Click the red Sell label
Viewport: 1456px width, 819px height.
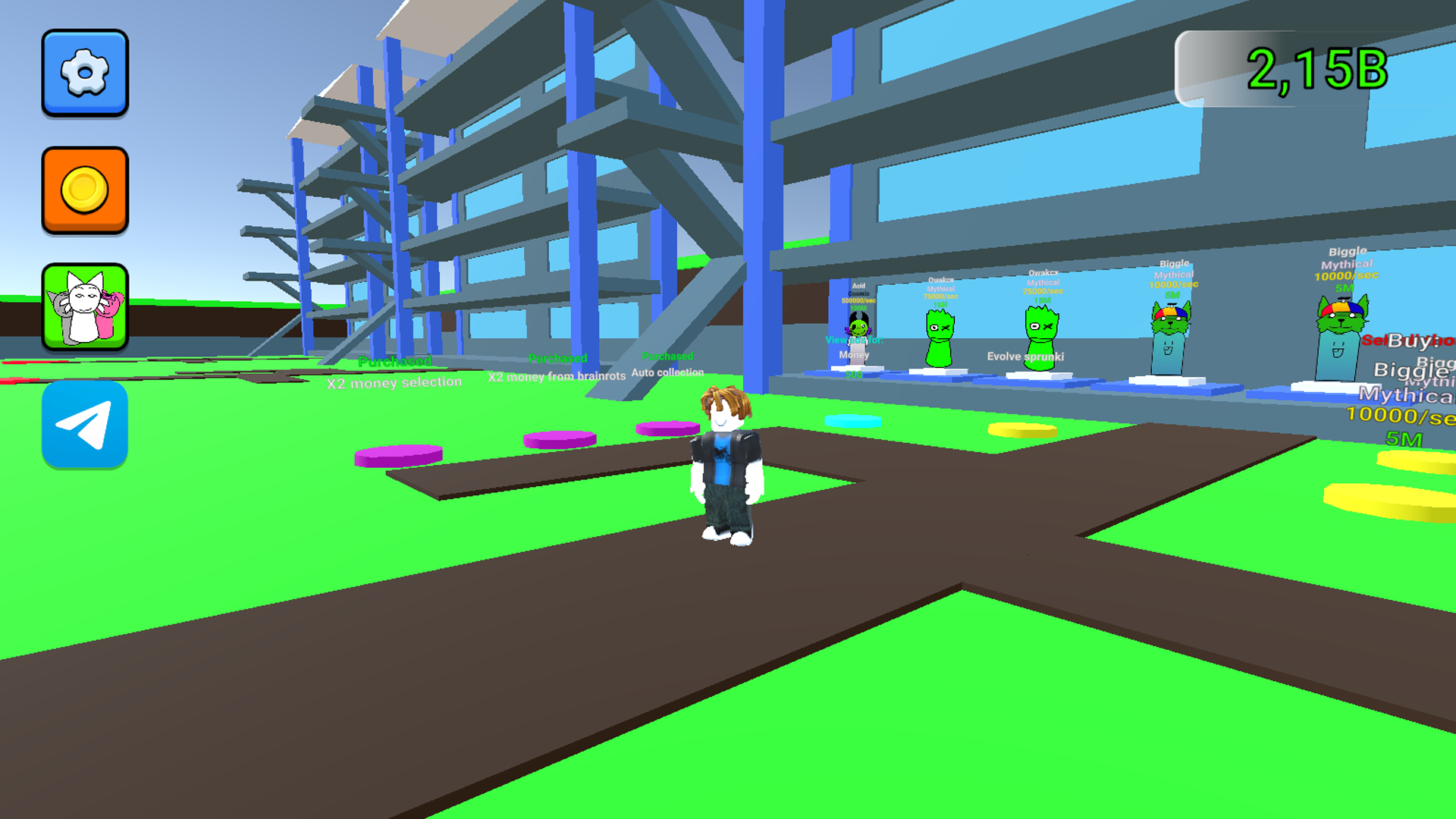[x=1373, y=341]
